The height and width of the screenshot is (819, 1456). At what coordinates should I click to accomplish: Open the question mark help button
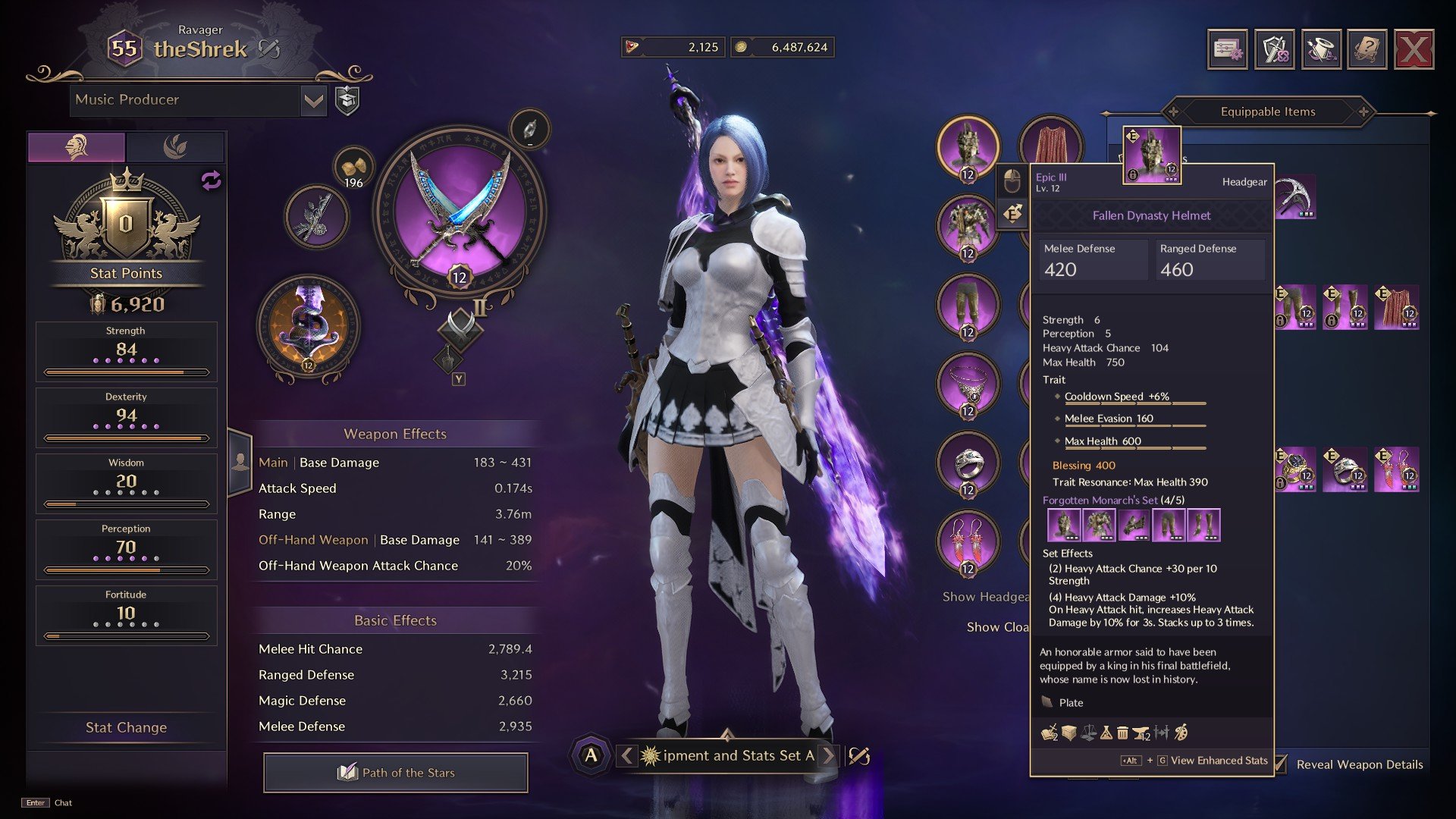point(1367,50)
